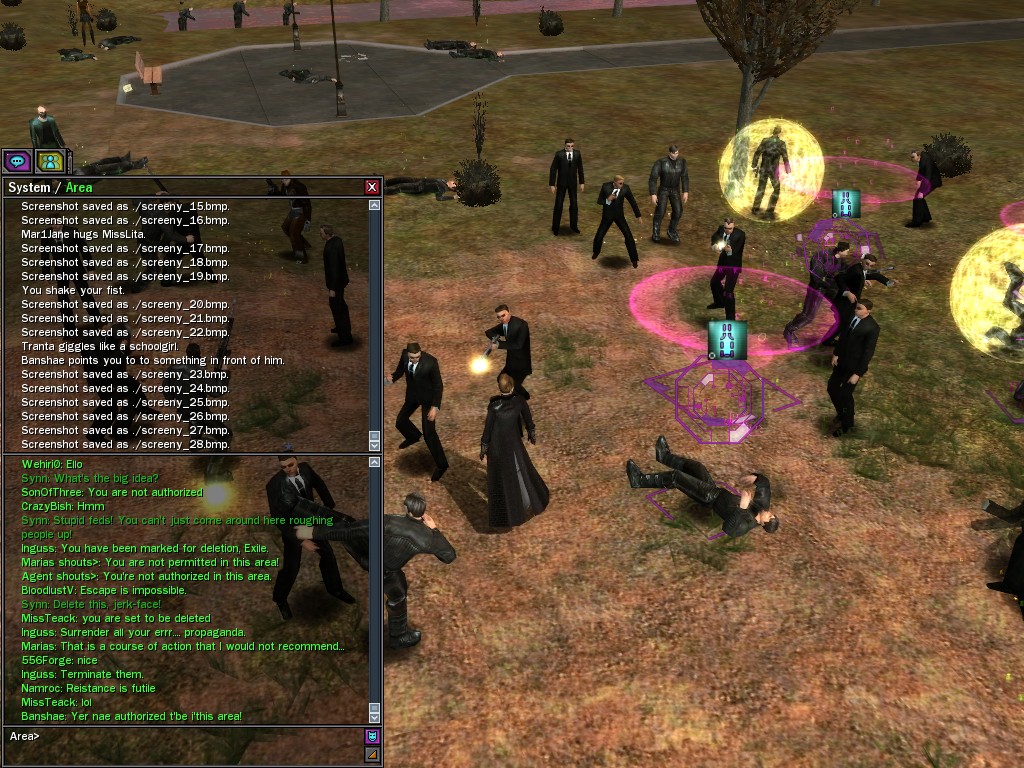
Task: Open the yellow group members tab
Action: coord(49,160)
